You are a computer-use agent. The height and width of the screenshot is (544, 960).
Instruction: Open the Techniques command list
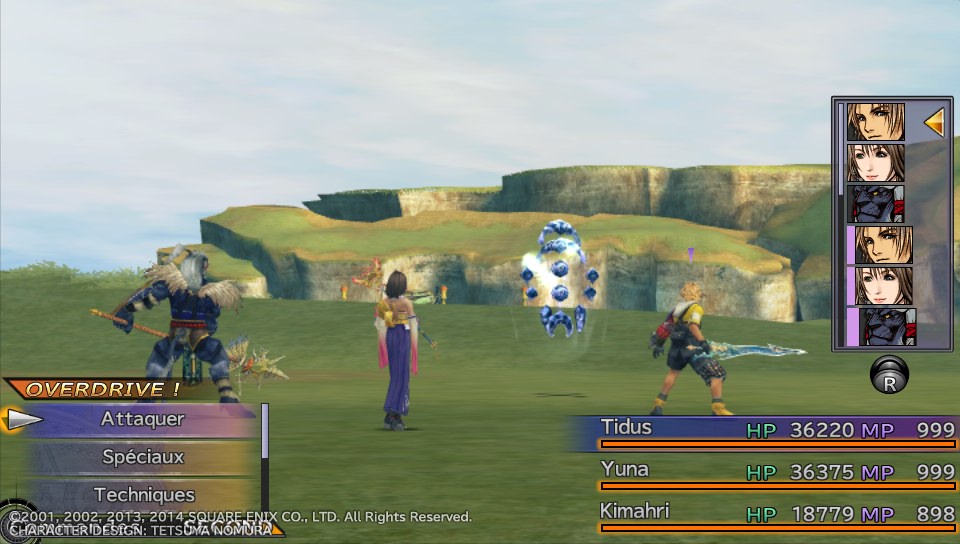point(143,494)
